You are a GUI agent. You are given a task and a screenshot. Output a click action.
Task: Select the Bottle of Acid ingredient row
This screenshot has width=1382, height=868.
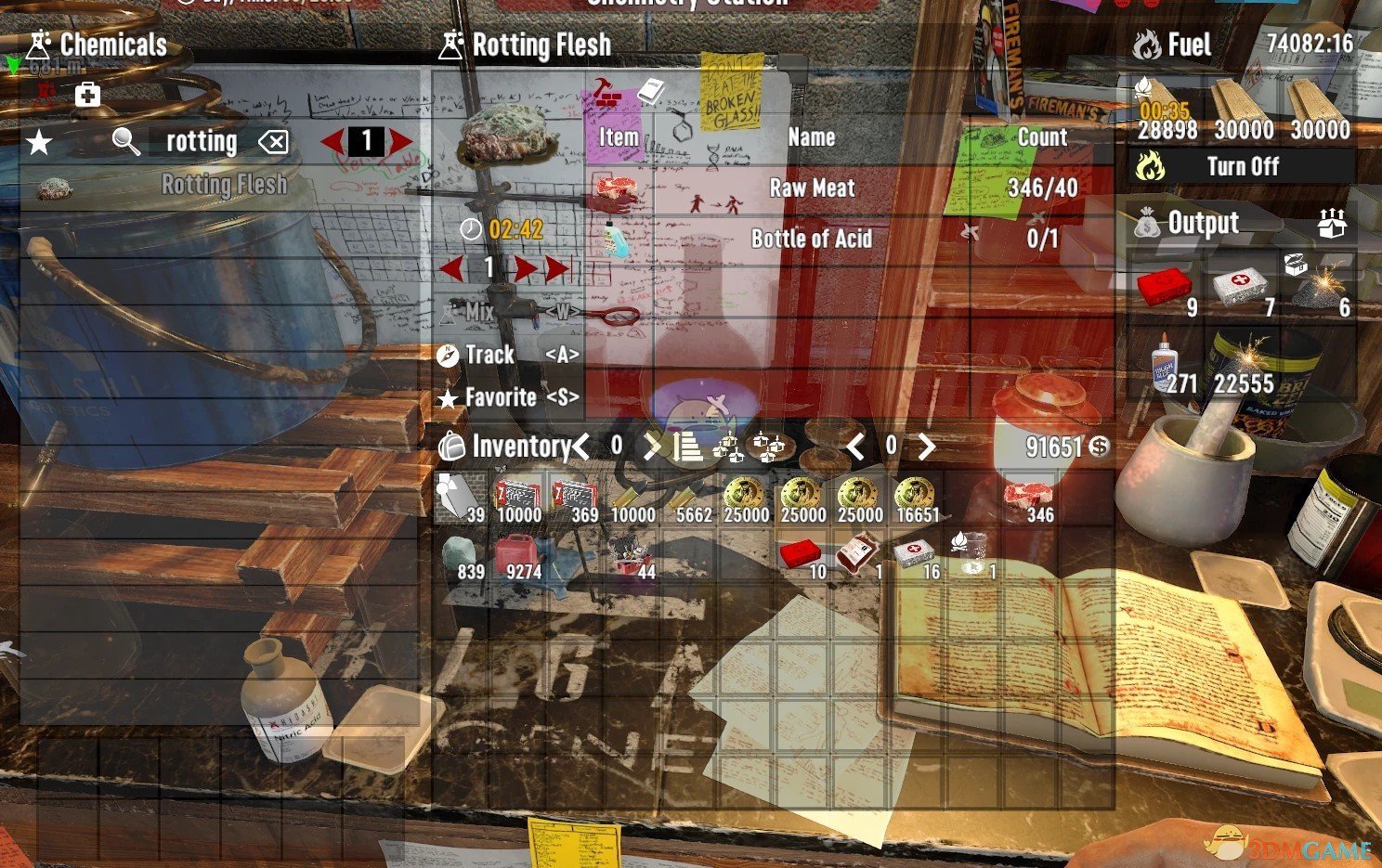click(x=813, y=239)
